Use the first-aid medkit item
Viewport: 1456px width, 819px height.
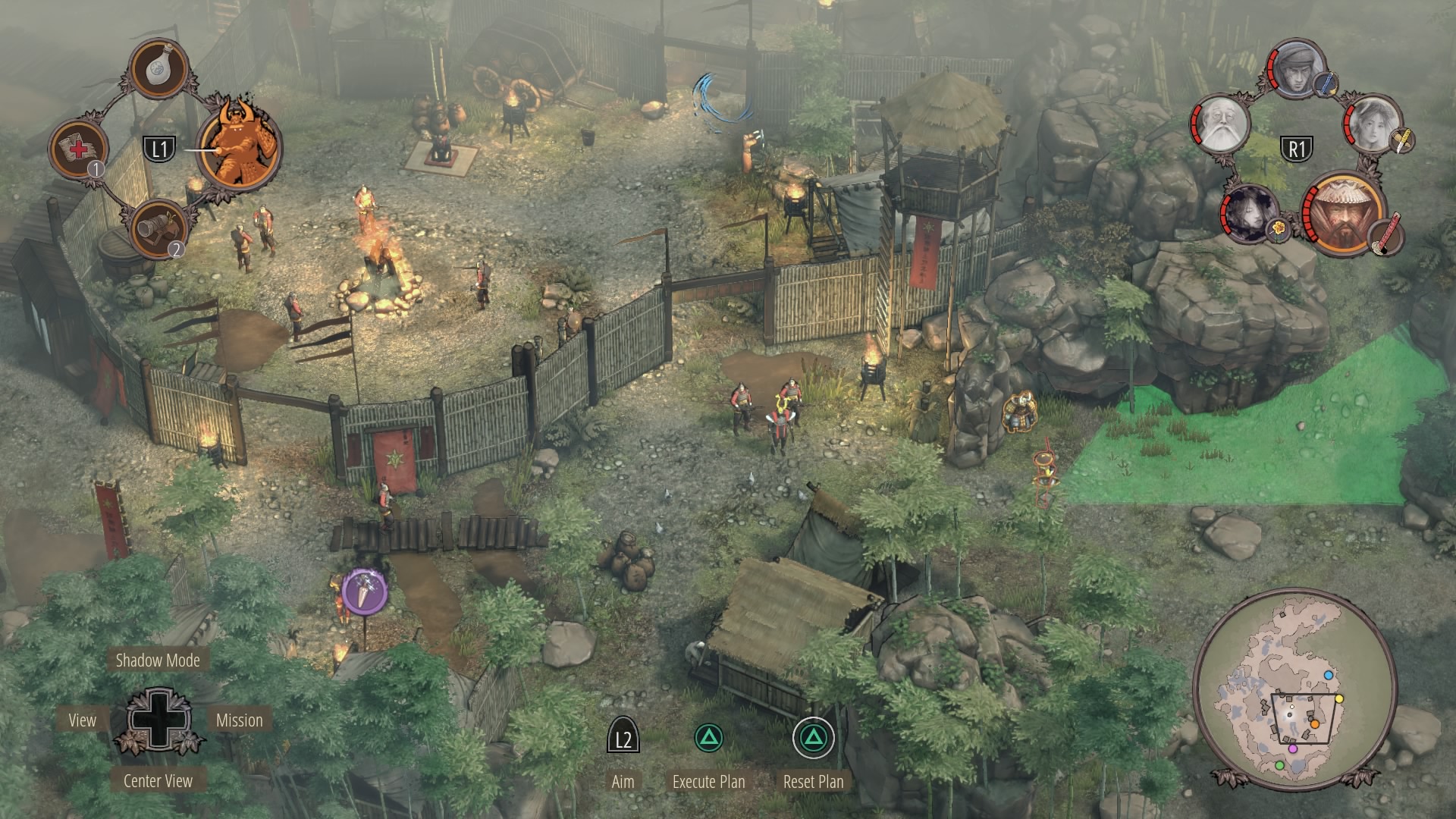(79, 148)
